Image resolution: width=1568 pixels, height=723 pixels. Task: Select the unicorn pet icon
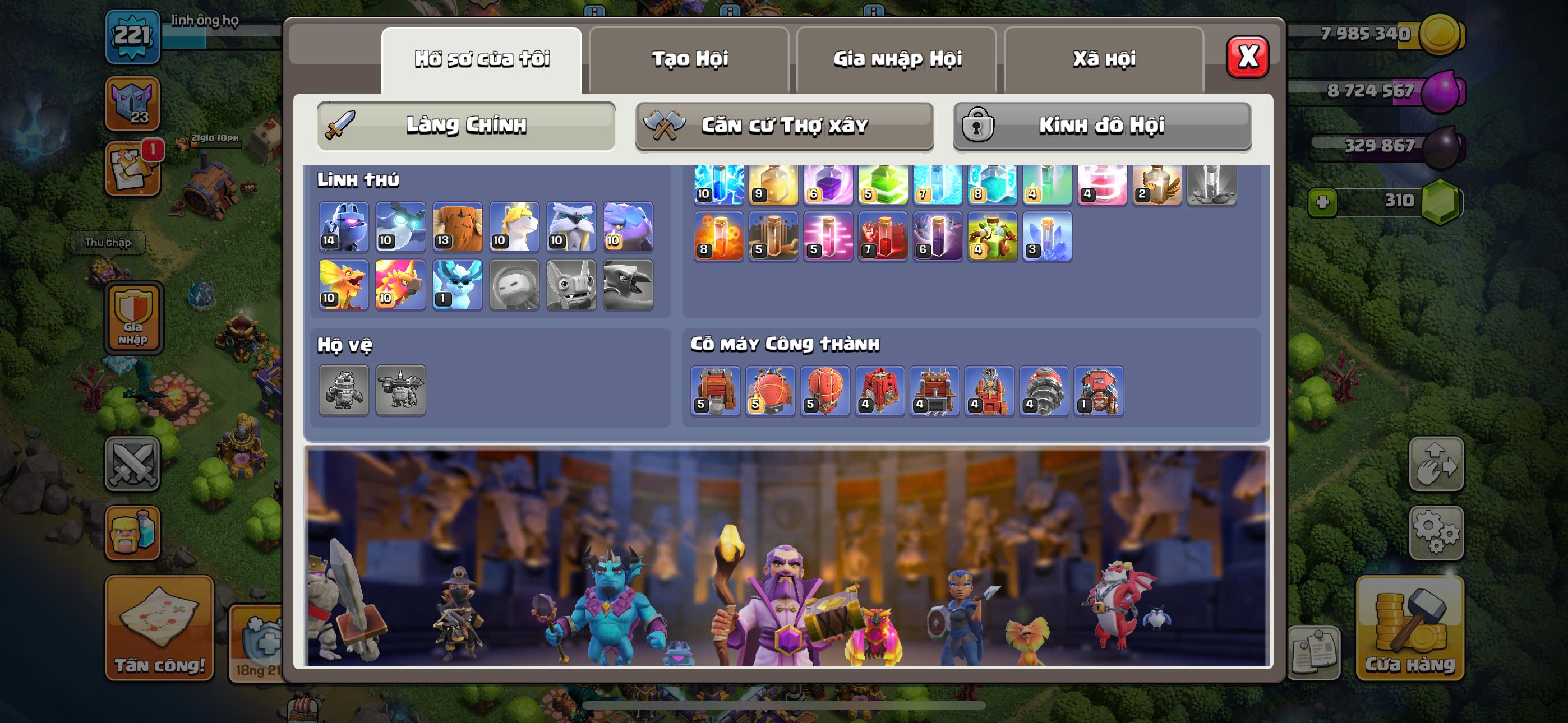coord(514,227)
